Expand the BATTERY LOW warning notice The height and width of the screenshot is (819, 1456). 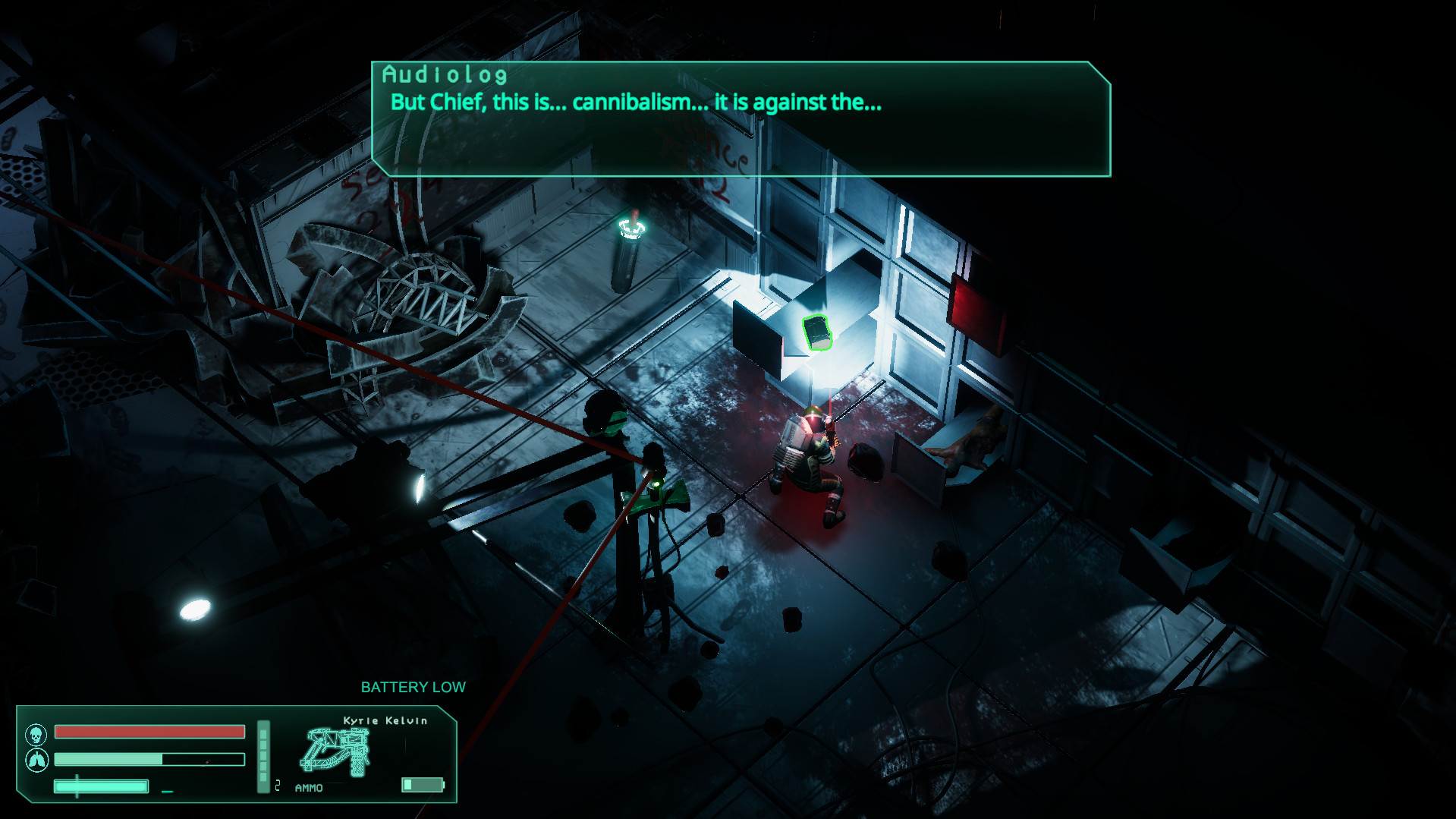click(414, 686)
